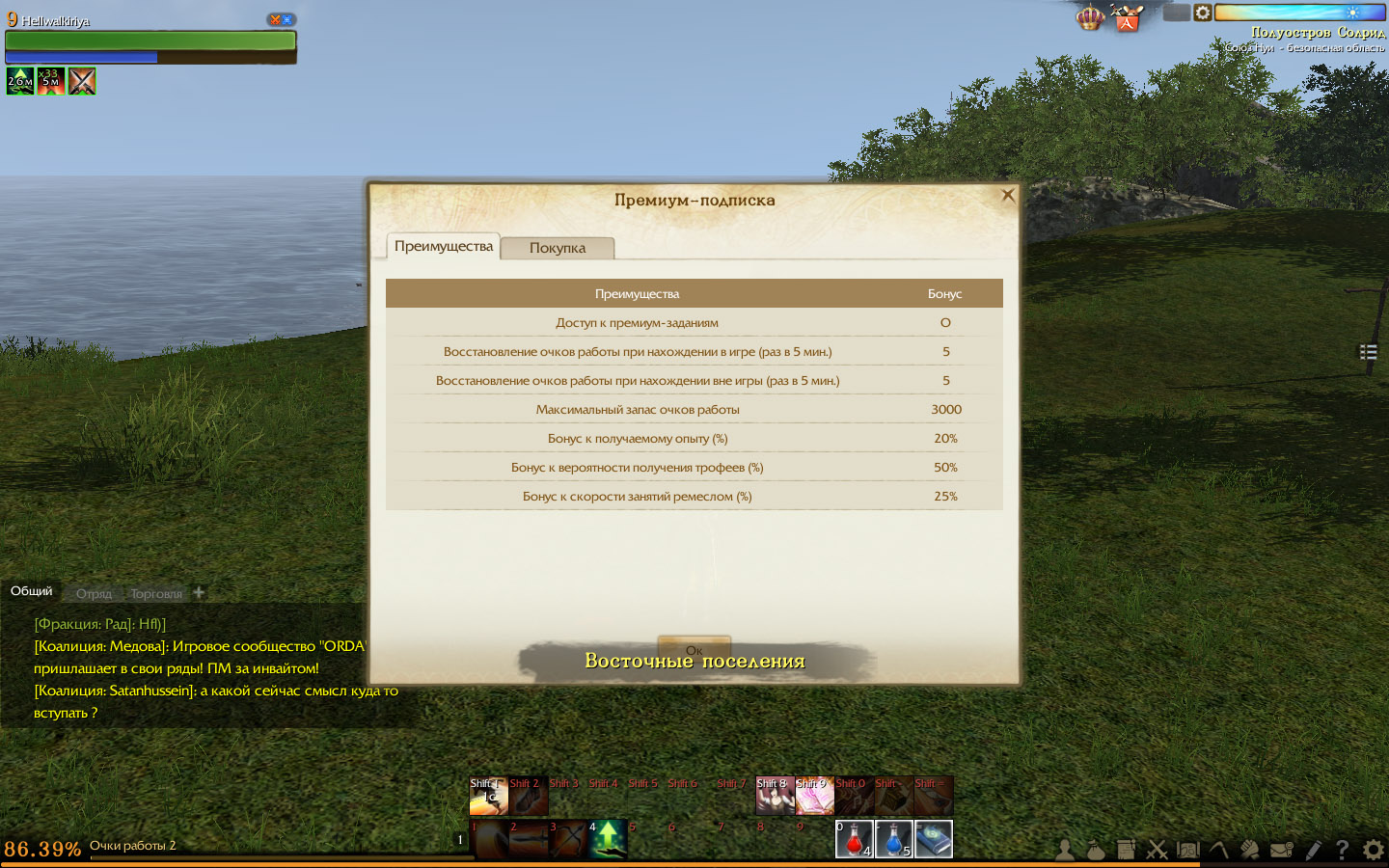1389x868 pixels.
Task: Open the question mark help icon
Action: click(1342, 850)
